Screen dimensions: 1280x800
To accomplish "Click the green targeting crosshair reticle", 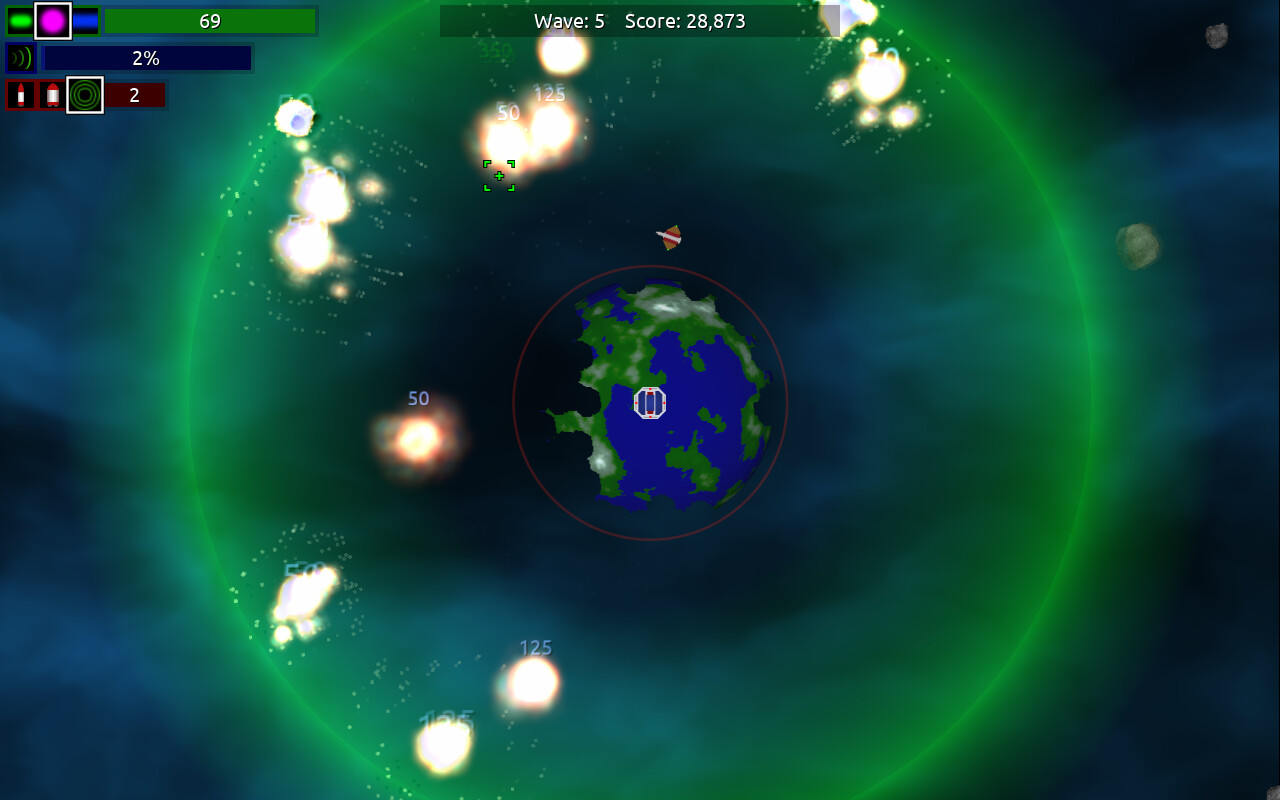I will 498,175.
